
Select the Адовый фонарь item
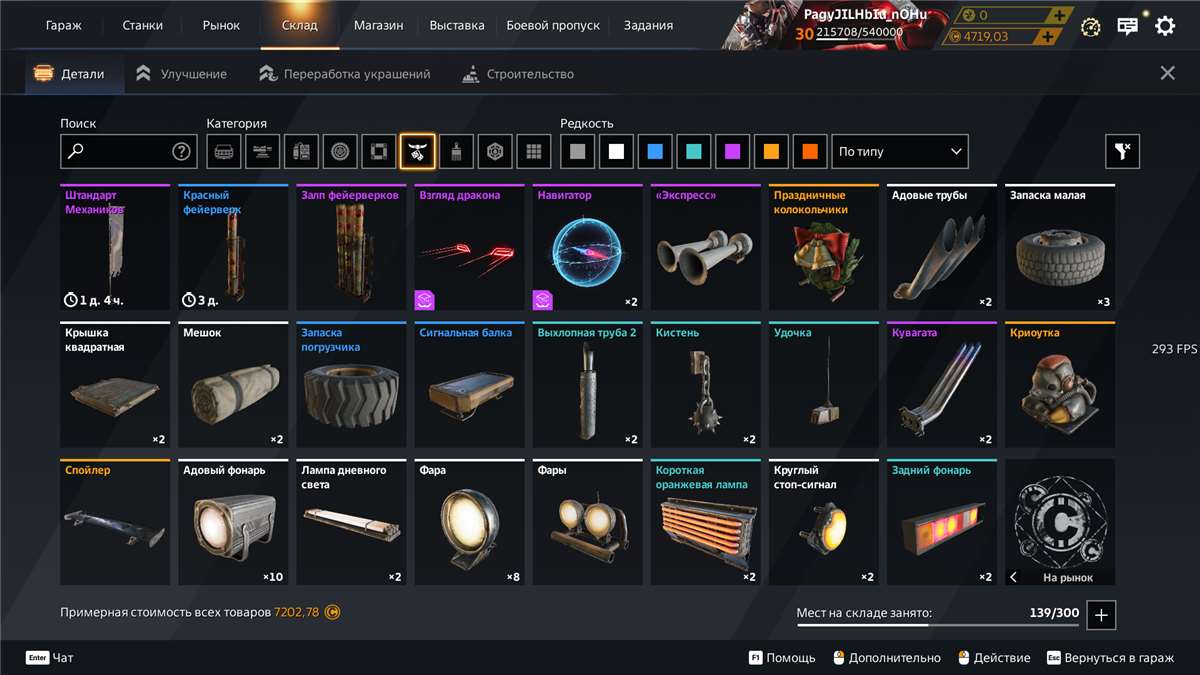click(233, 522)
